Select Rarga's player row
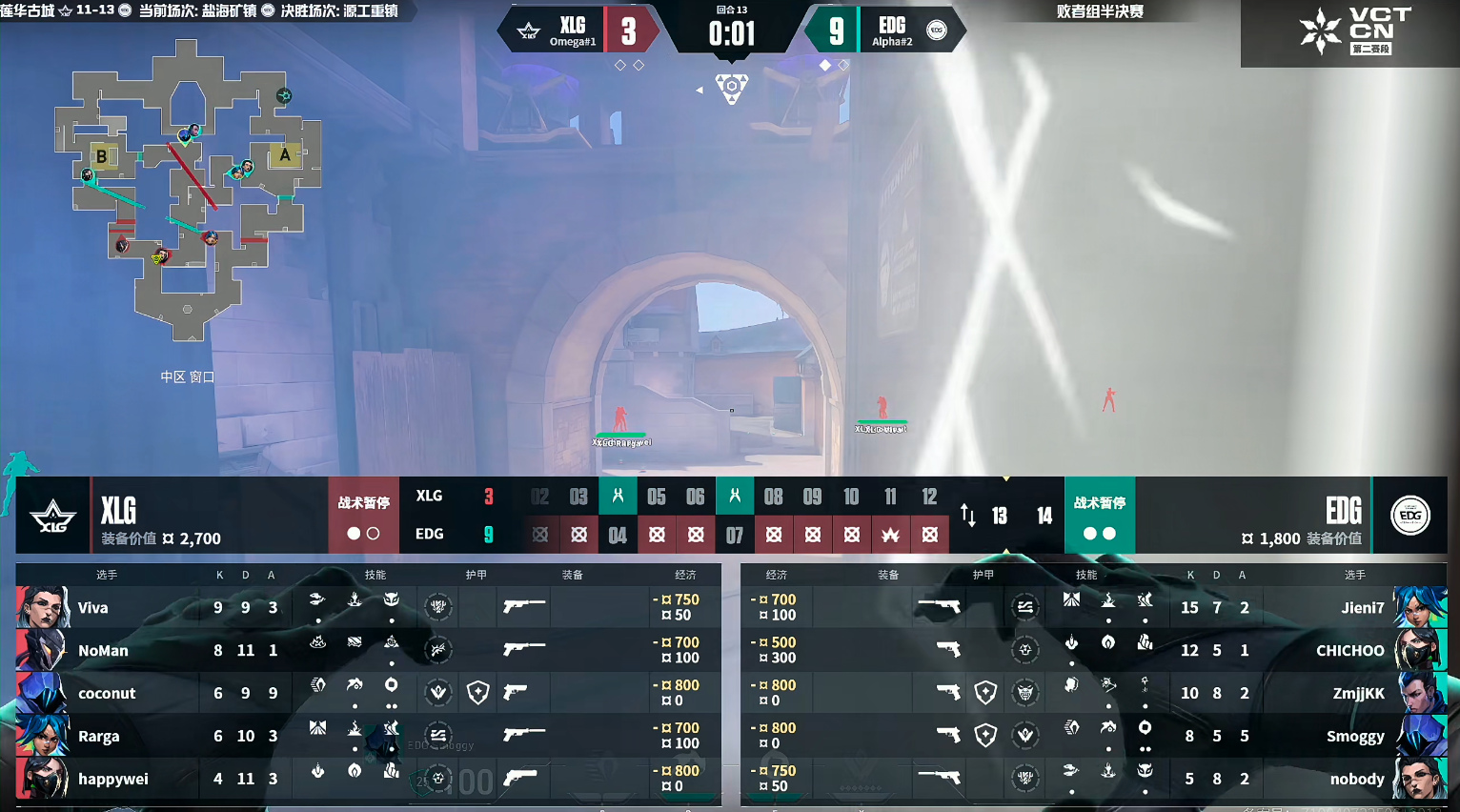This screenshot has width=1460, height=812. tap(368, 736)
